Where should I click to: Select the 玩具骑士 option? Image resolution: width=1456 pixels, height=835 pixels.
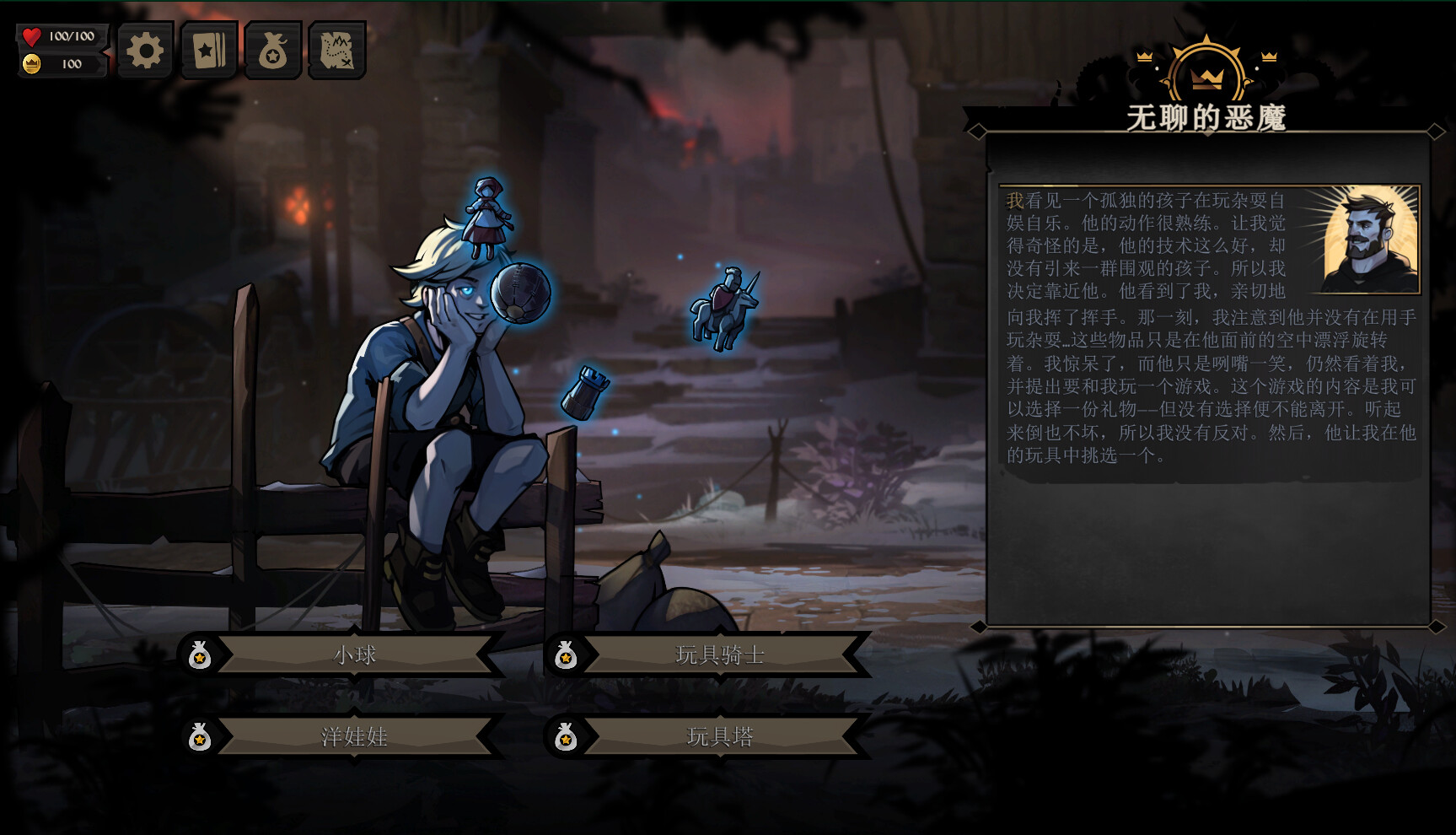tap(719, 655)
